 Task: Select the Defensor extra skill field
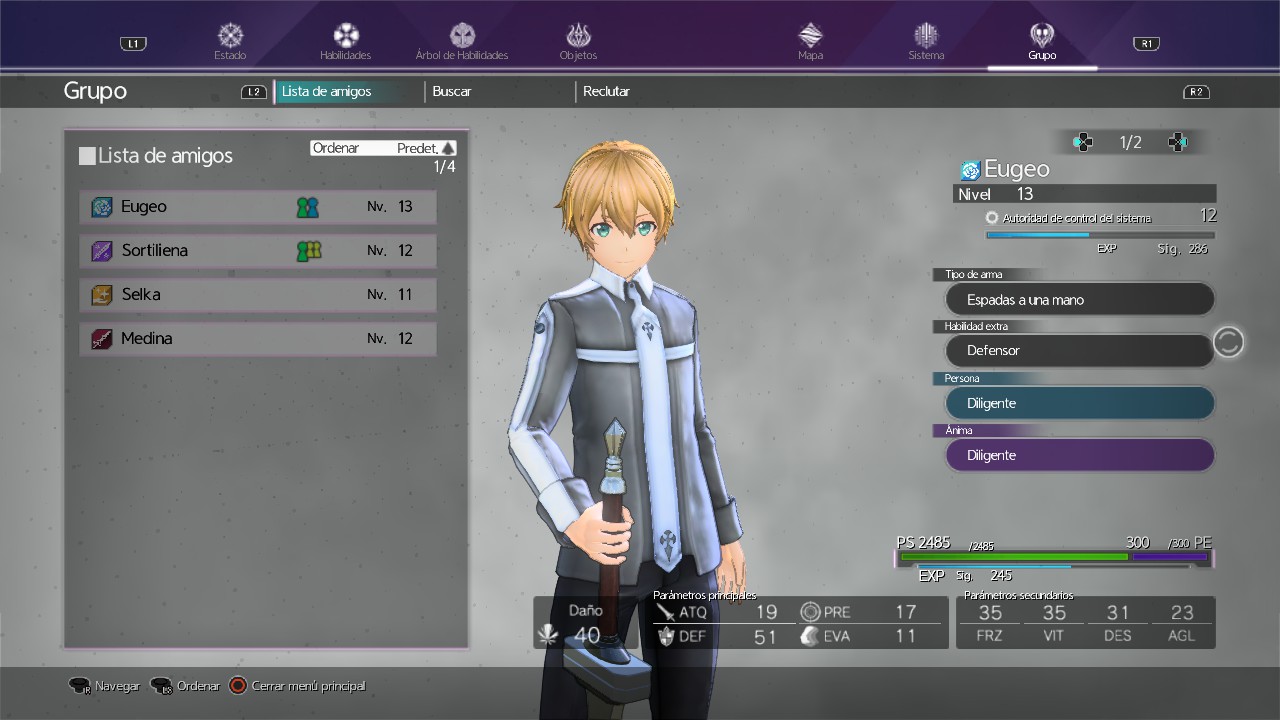pos(1080,351)
